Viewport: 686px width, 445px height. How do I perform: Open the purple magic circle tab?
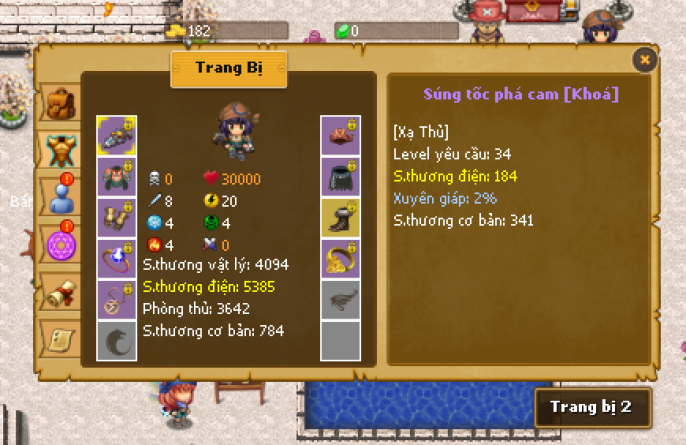[x=60, y=244]
